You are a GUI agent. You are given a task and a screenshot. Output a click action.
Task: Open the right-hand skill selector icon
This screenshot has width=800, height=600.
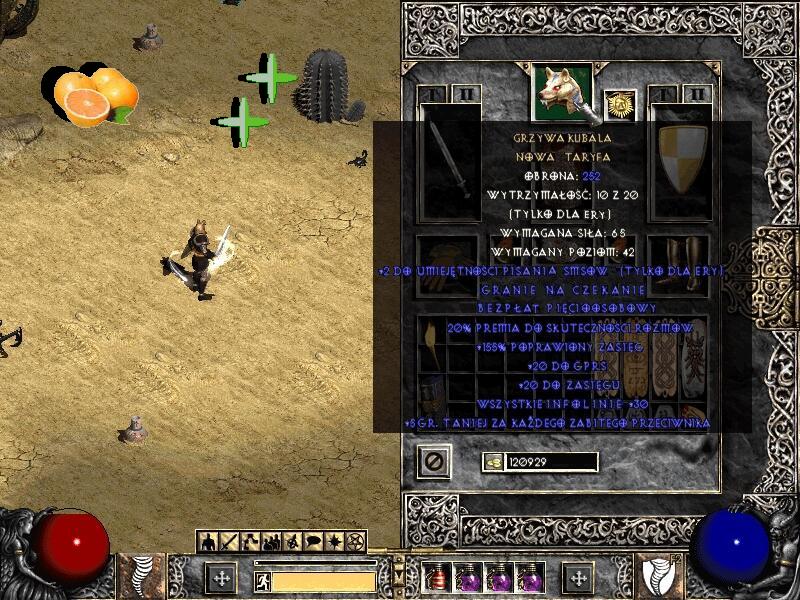point(661,577)
